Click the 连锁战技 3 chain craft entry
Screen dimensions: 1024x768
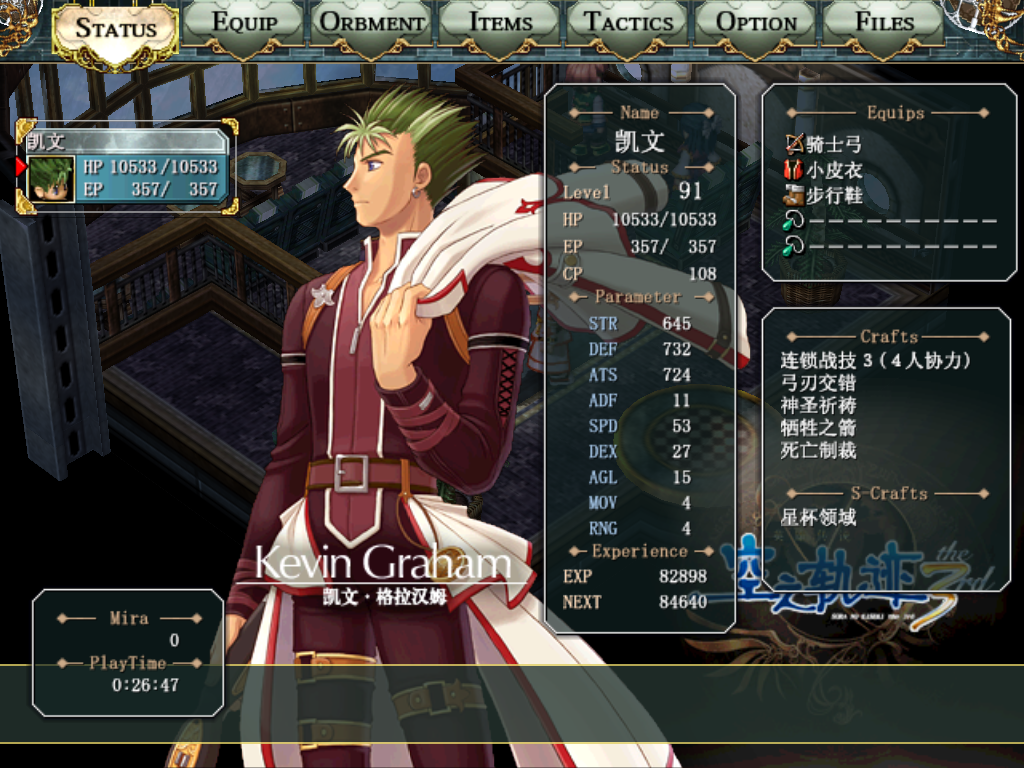point(876,361)
